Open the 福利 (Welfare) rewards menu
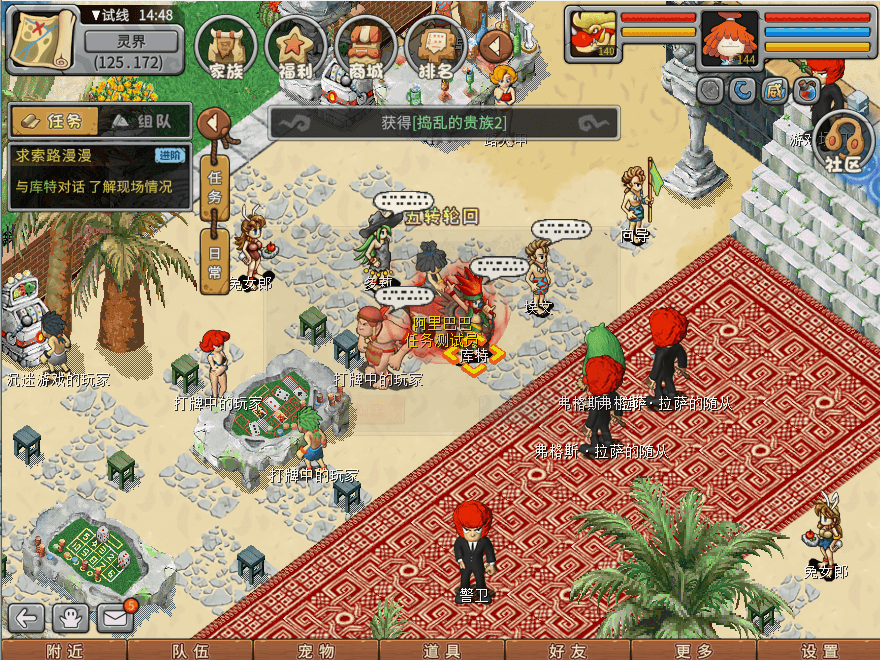Image resolution: width=880 pixels, height=660 pixels. point(296,47)
